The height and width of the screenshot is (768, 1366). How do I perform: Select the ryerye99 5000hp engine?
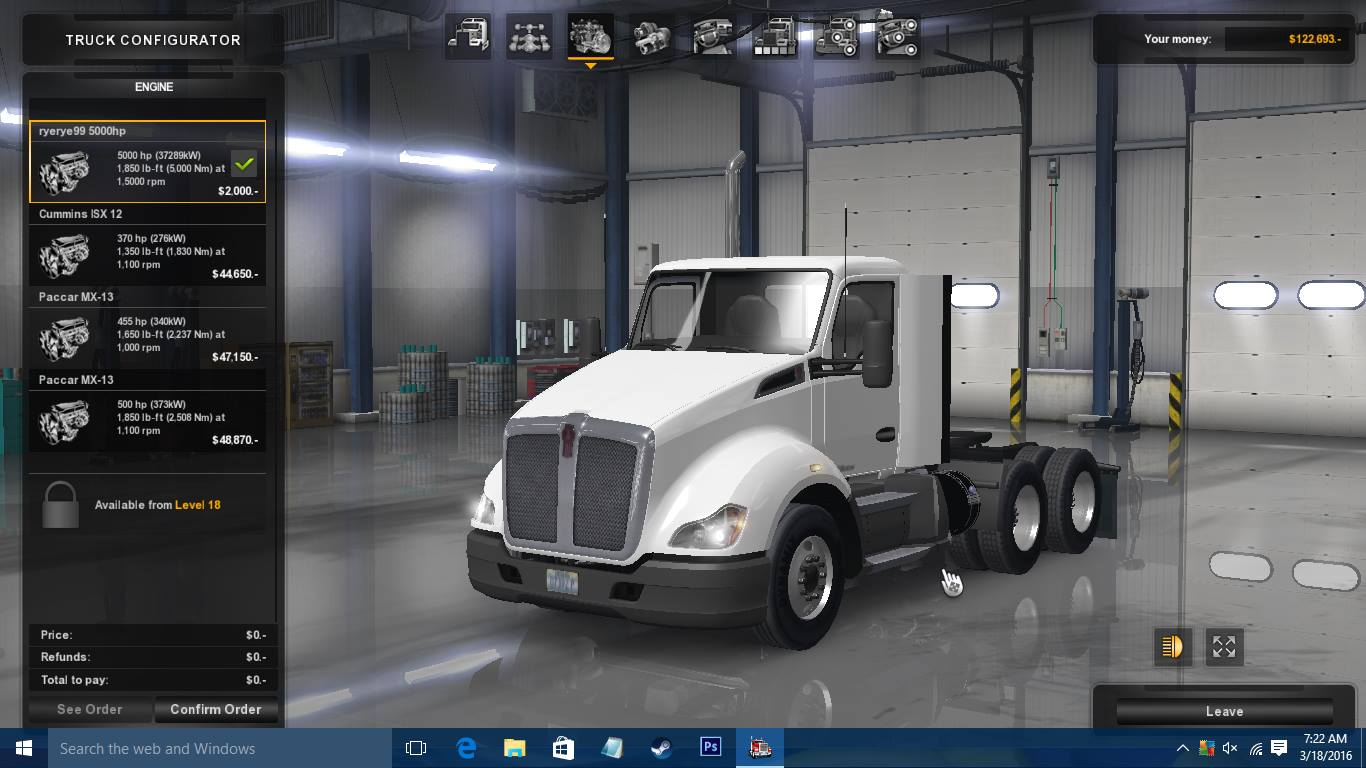147,162
